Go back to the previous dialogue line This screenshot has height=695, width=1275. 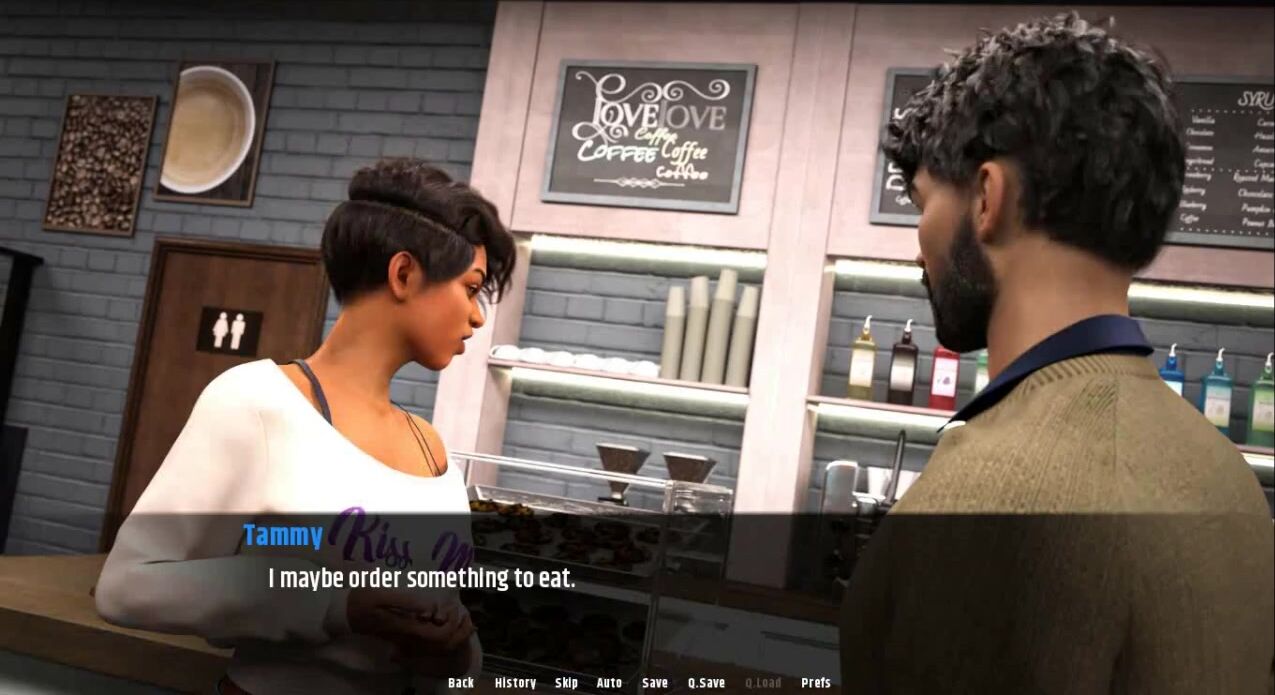pyautogui.click(x=461, y=683)
